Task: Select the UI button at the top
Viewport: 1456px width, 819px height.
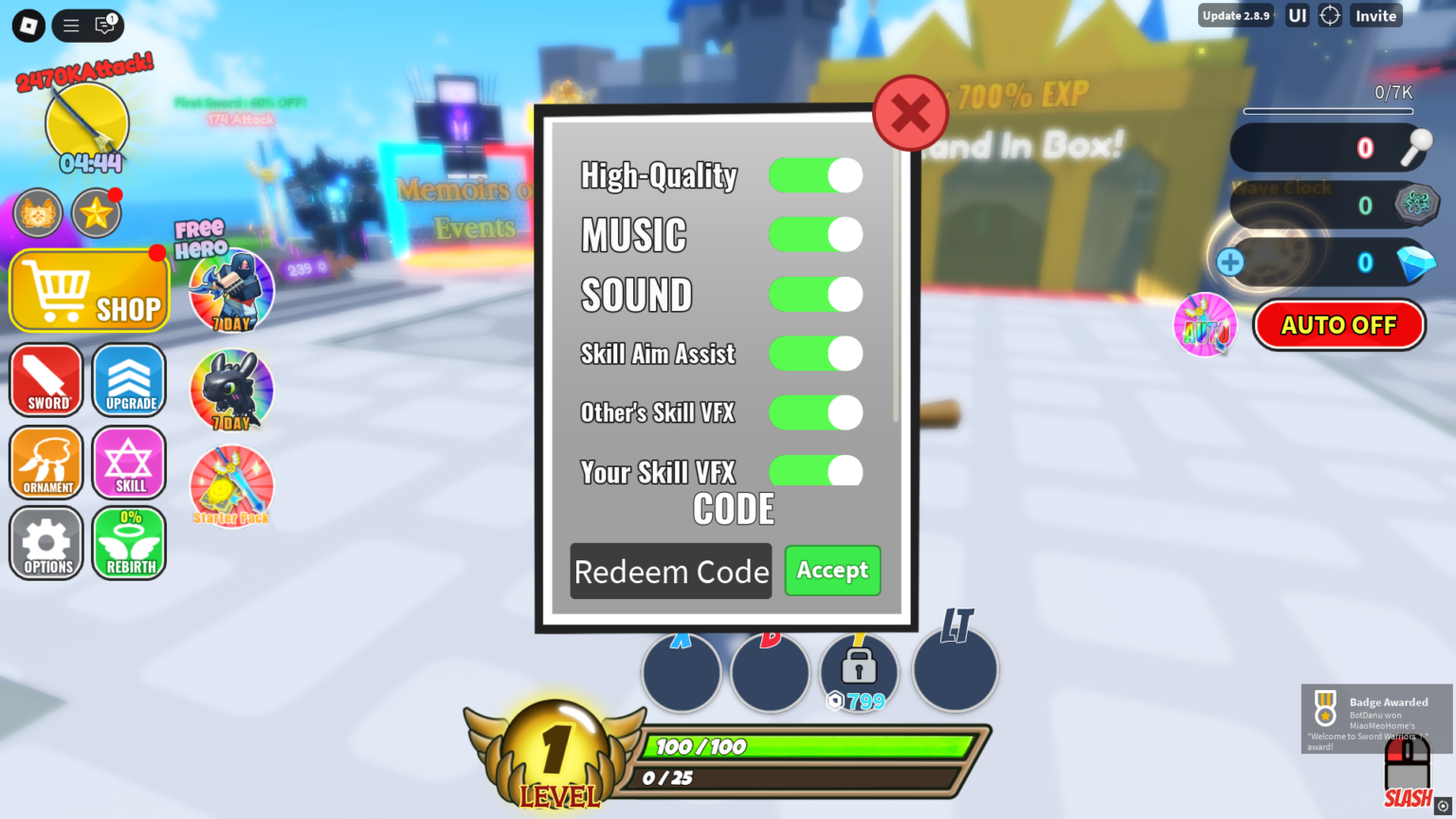Action: point(1296,15)
